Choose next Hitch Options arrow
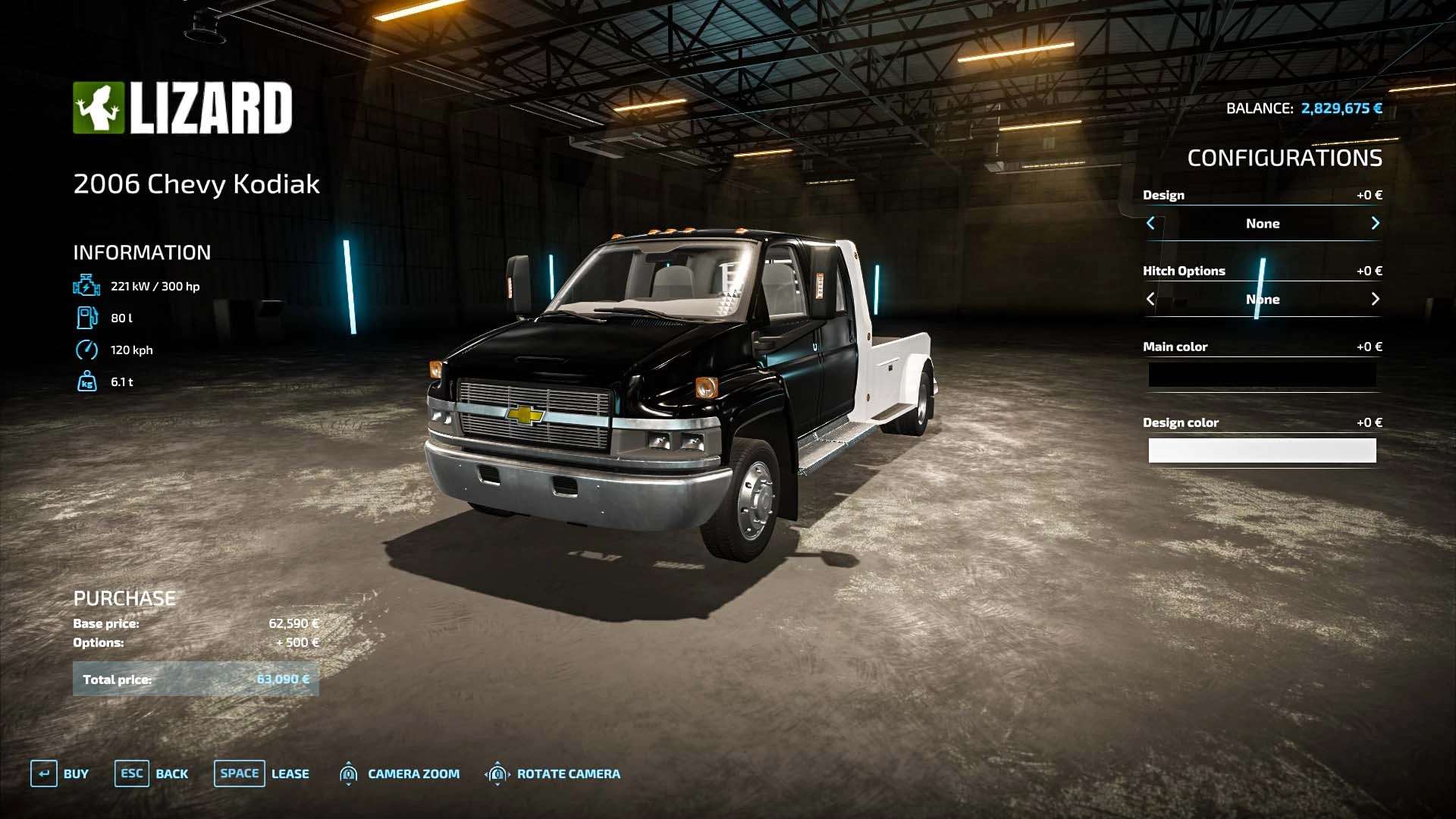1456x819 pixels. [1375, 299]
